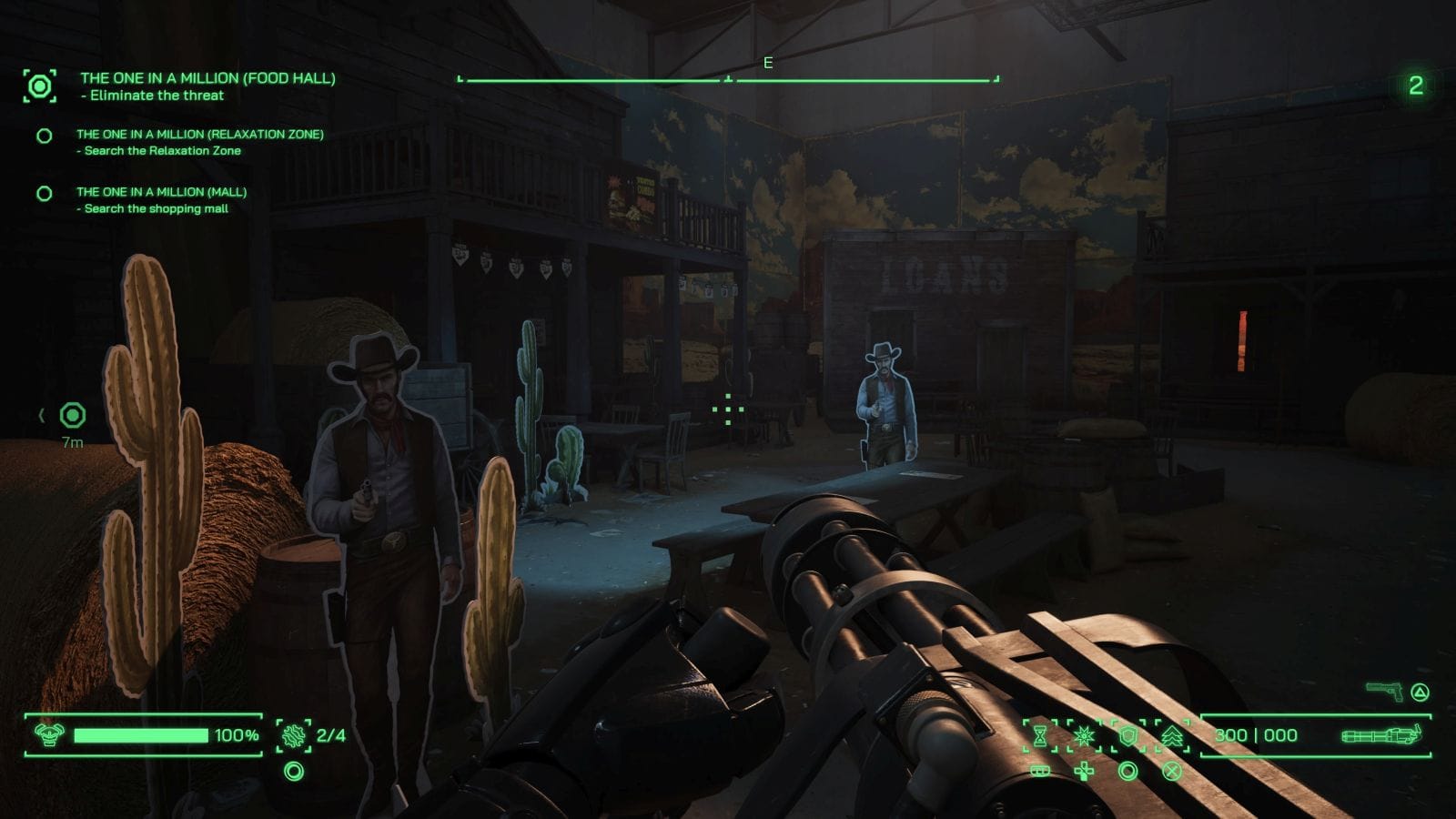1456x819 pixels.
Task: Switch to the pistol sidearm icon
Action: click(x=1384, y=692)
